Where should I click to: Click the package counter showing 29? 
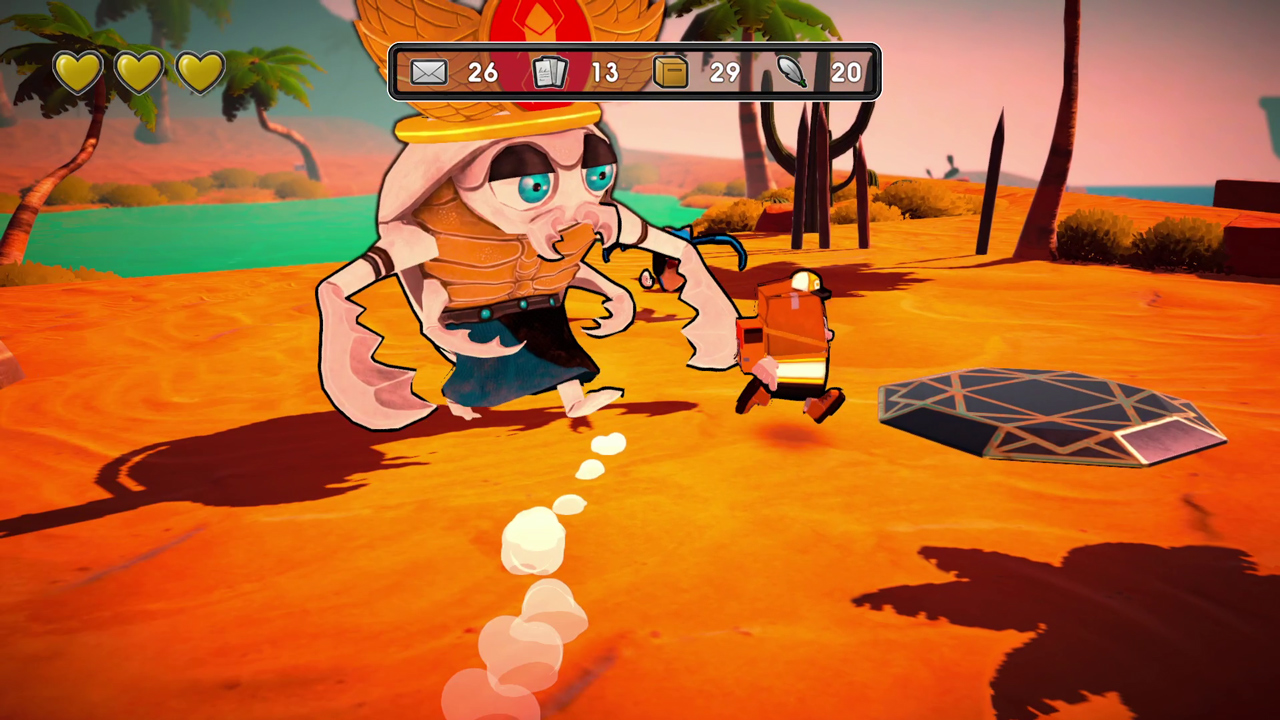pyautogui.click(x=726, y=72)
